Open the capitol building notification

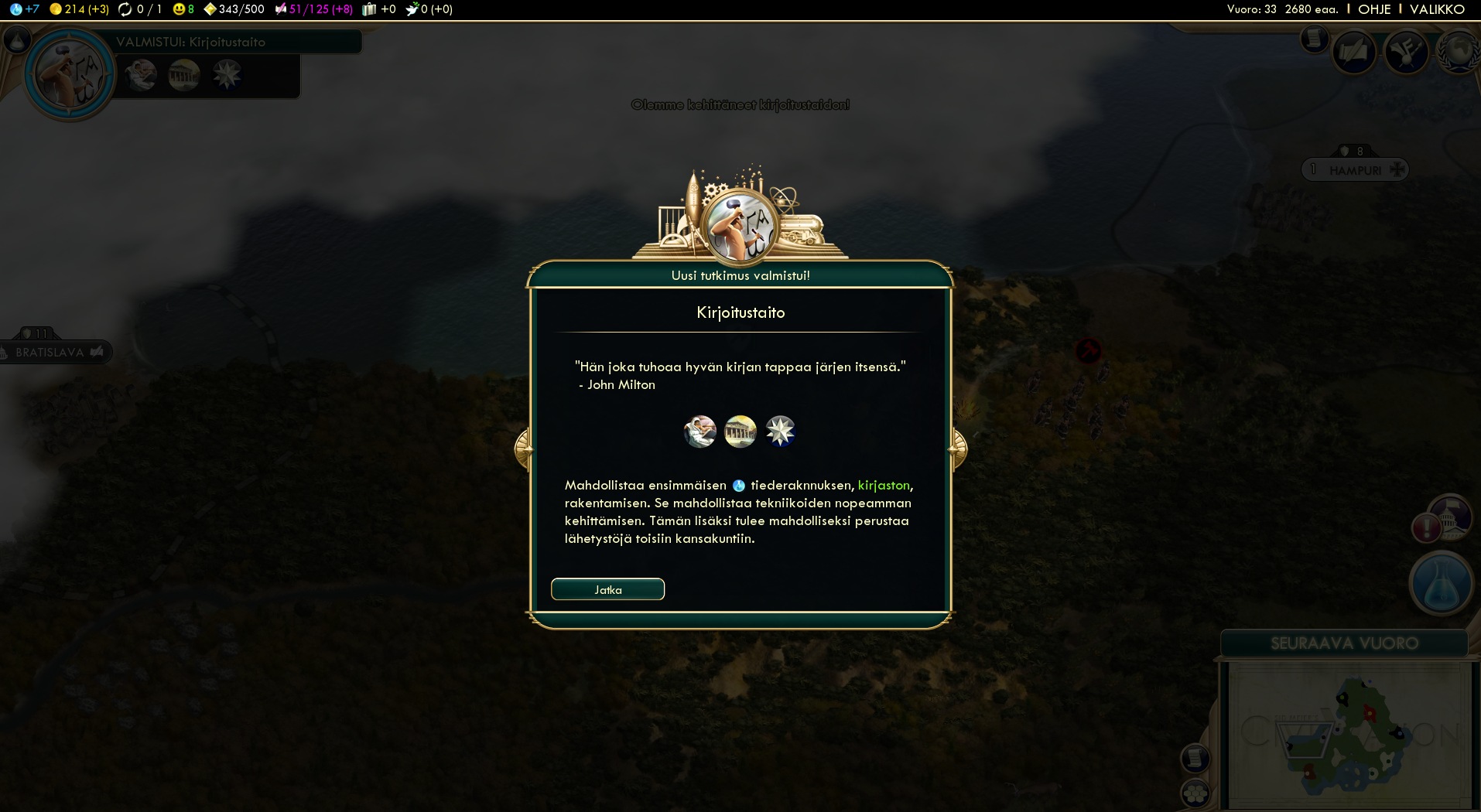pyautogui.click(x=1449, y=516)
